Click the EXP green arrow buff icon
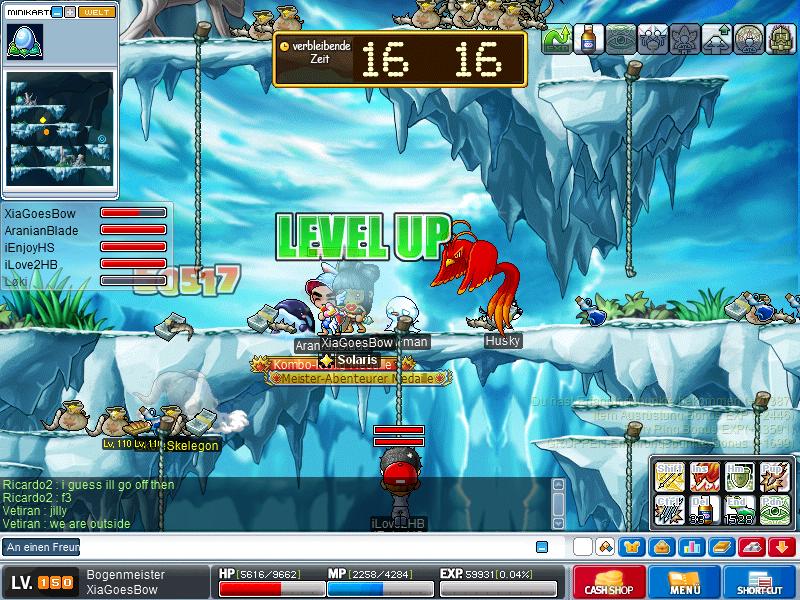 tap(556, 39)
